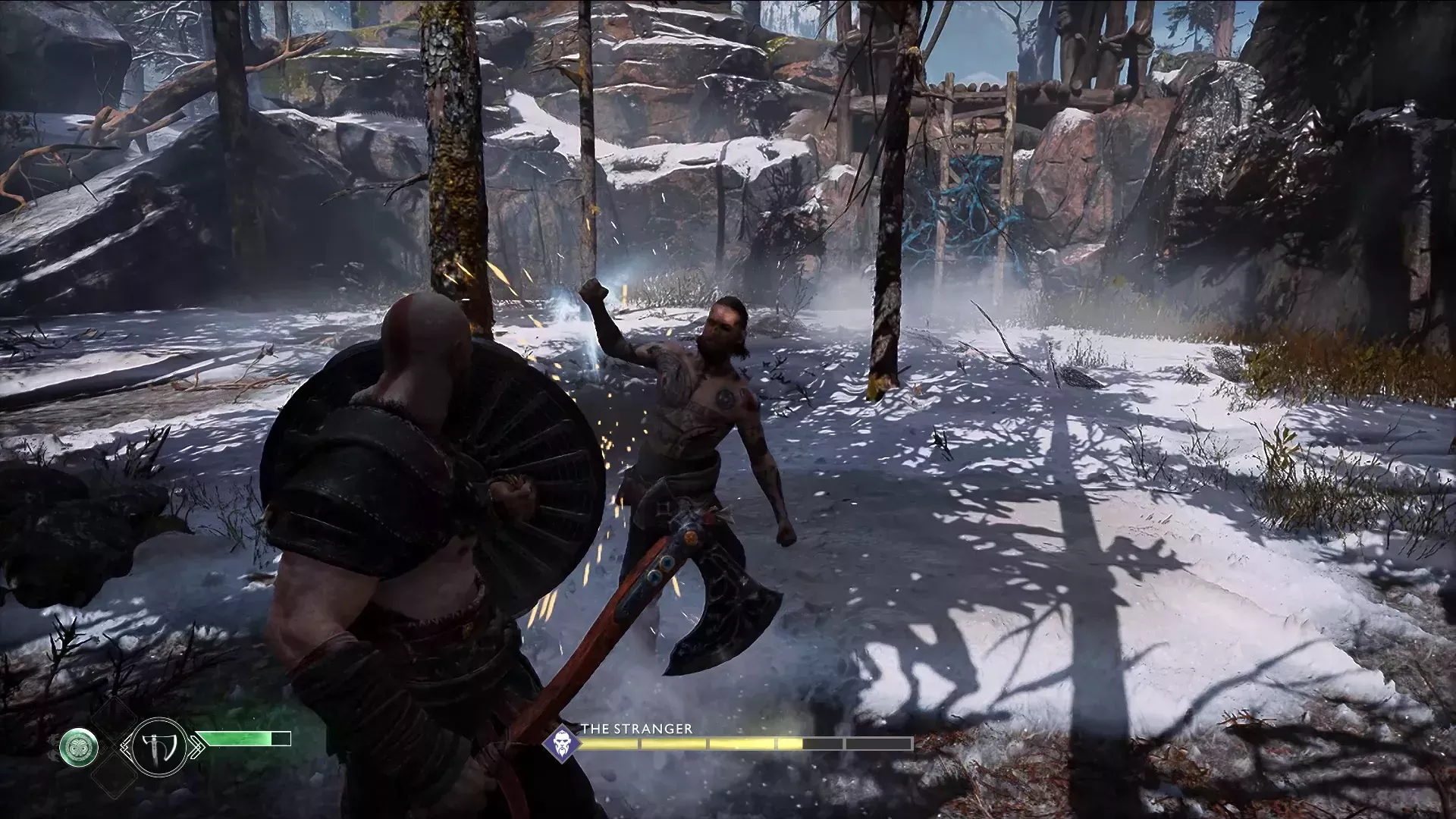
Task: Click the right arrow ornament beside the axe icon
Action: pyautogui.click(x=197, y=745)
